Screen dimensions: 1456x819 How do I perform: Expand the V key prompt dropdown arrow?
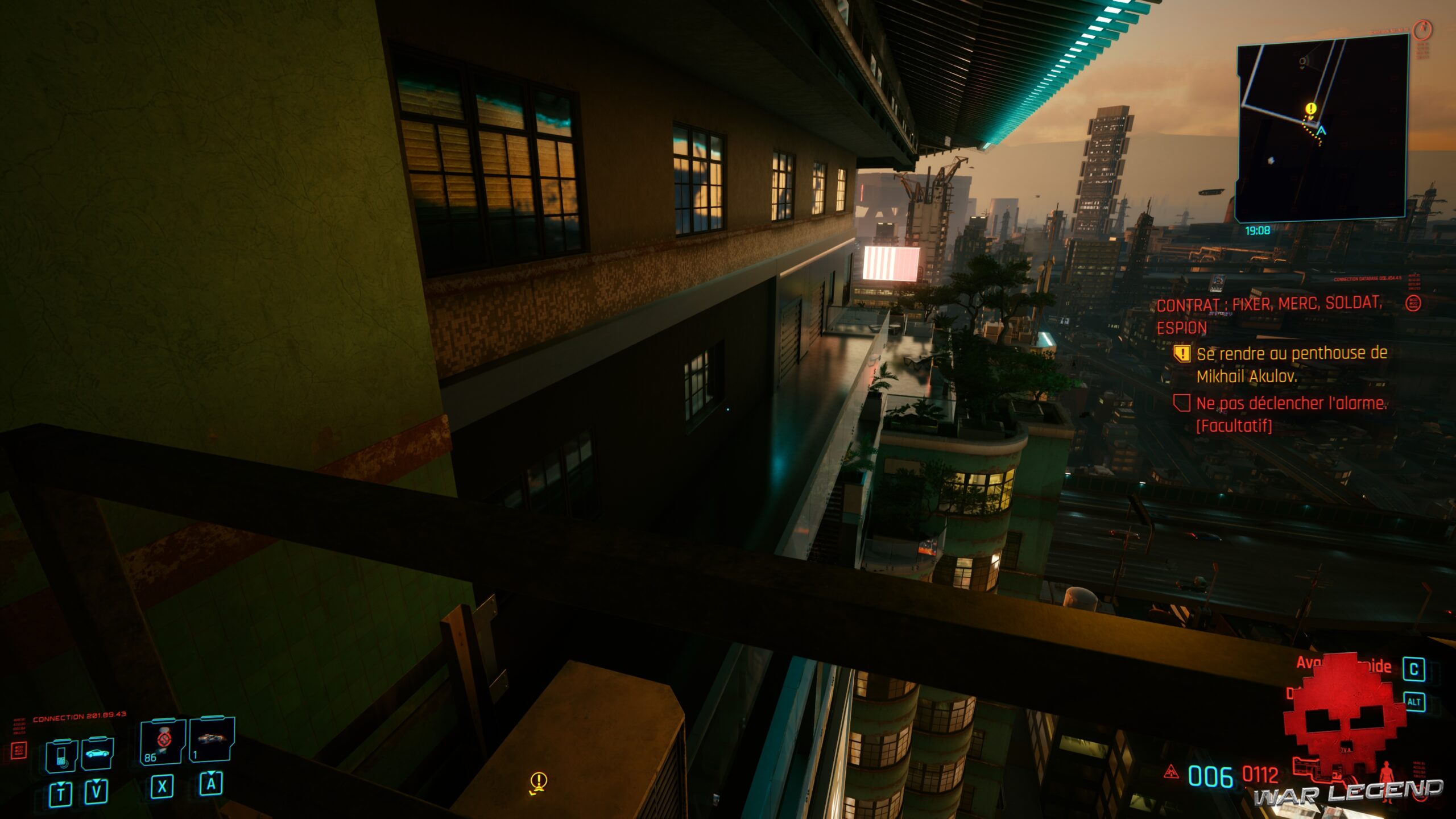pos(97,787)
